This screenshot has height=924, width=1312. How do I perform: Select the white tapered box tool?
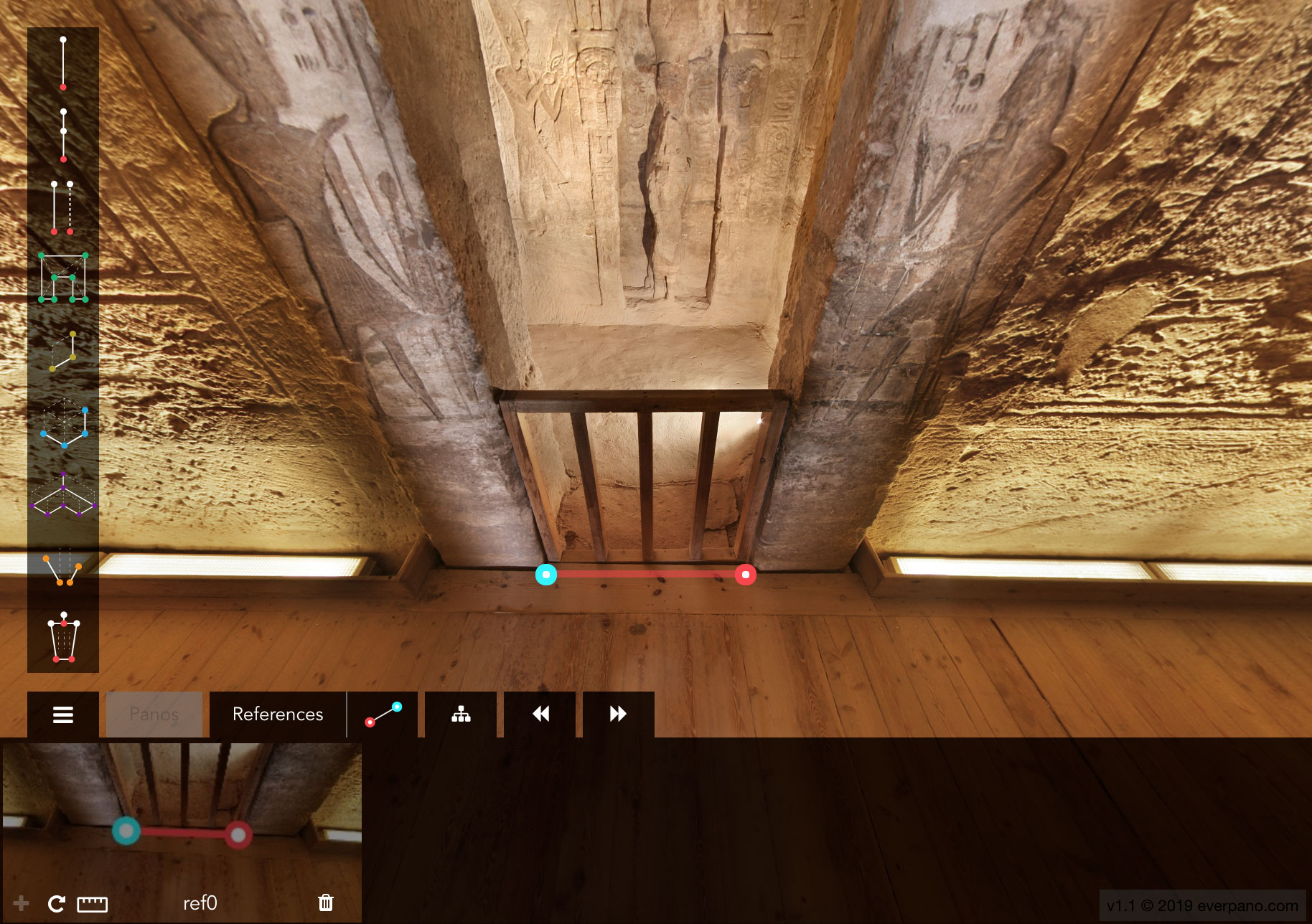tap(63, 638)
